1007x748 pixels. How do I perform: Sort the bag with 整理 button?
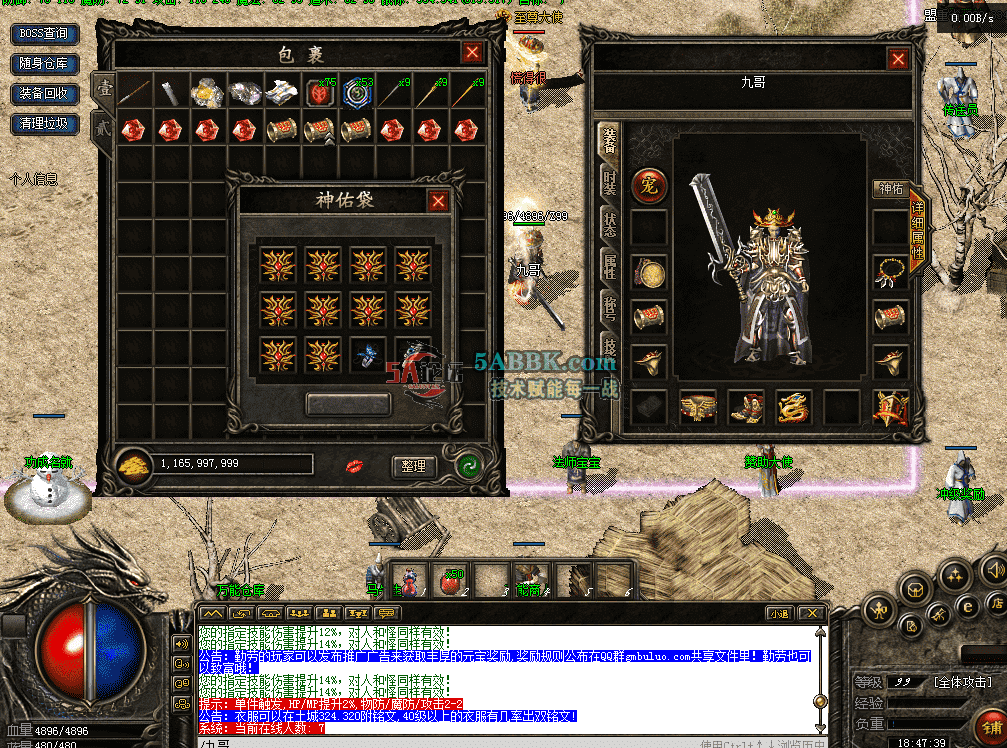point(414,466)
